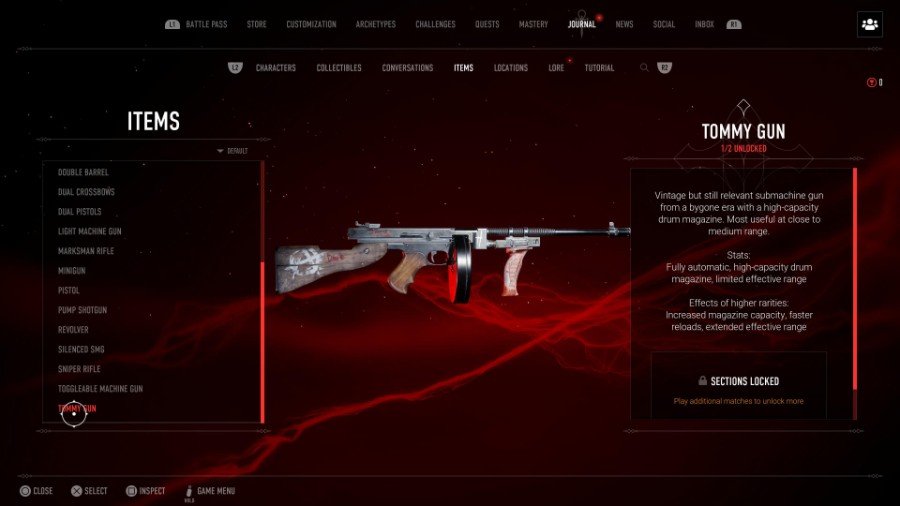Go to the Archetypes tab
The image size is (900, 506).
coord(376,24)
